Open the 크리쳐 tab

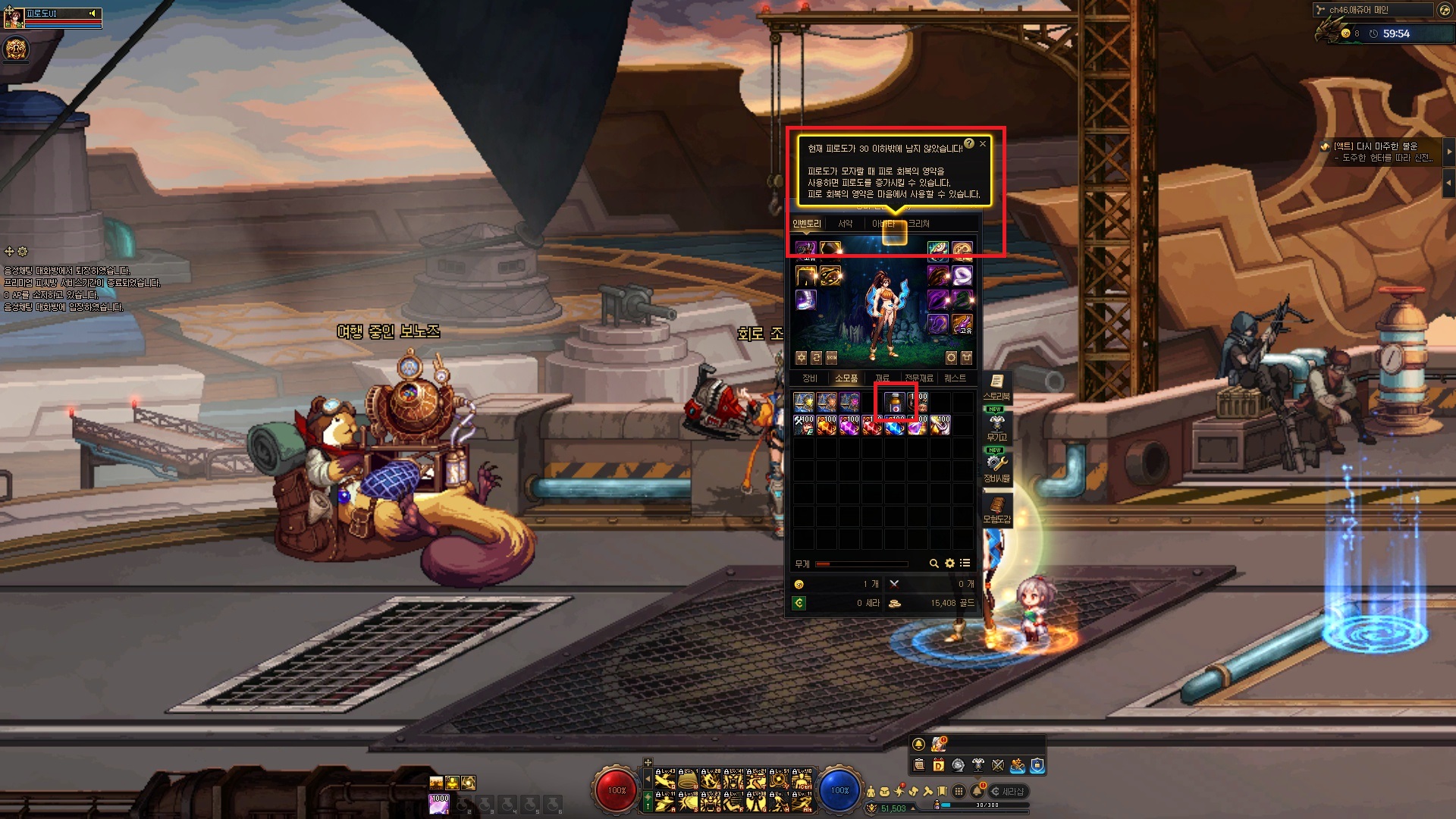[x=918, y=224]
